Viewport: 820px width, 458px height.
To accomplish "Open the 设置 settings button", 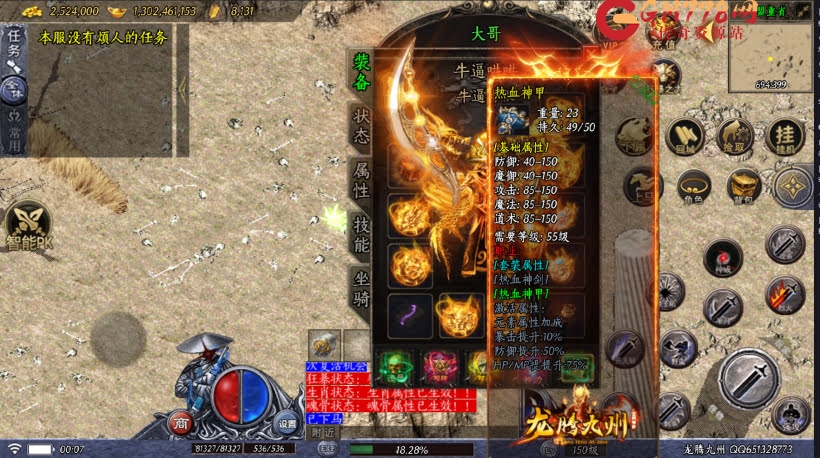I will pyautogui.click(x=287, y=421).
